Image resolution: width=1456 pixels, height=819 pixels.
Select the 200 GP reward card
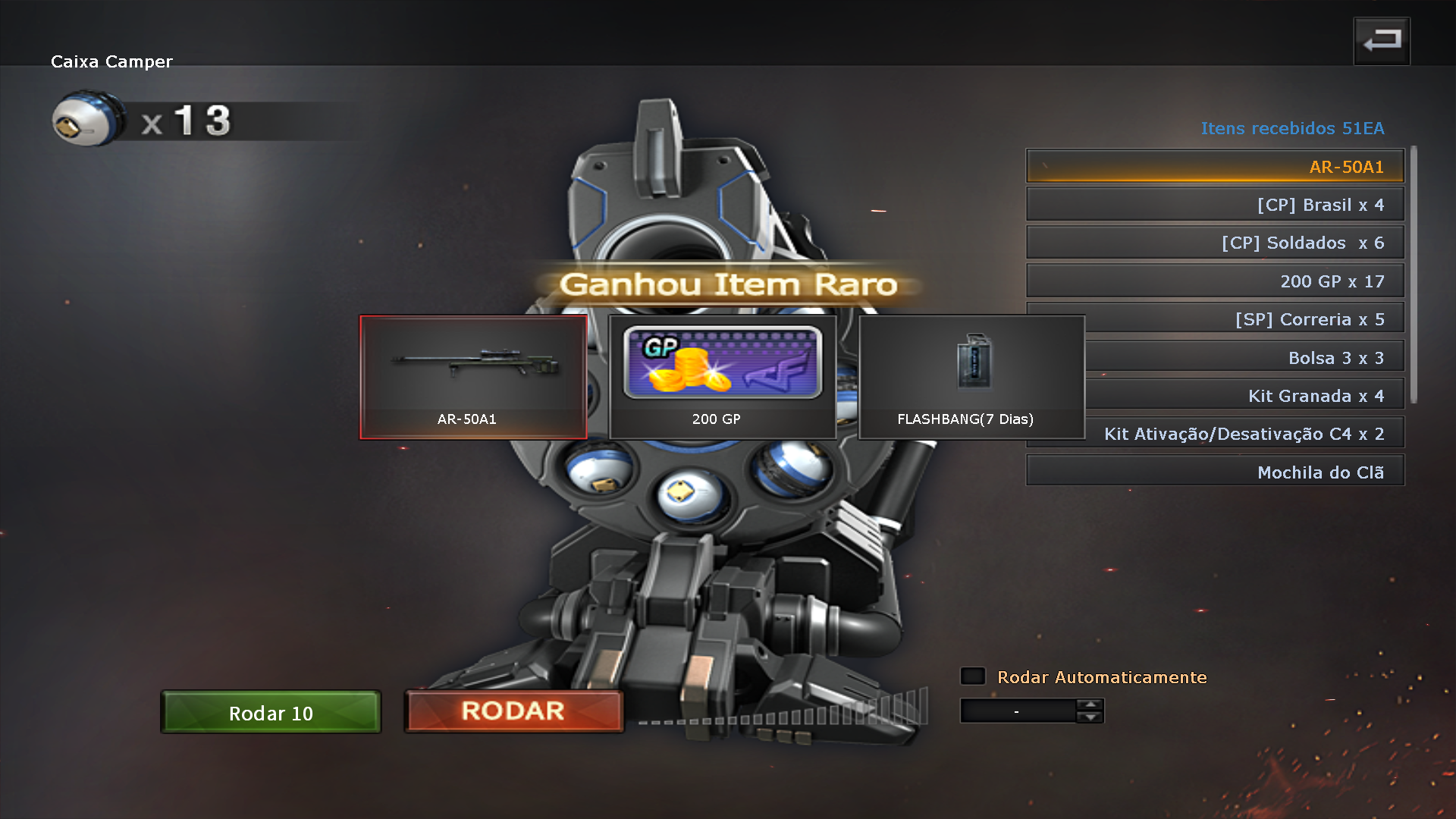722,377
